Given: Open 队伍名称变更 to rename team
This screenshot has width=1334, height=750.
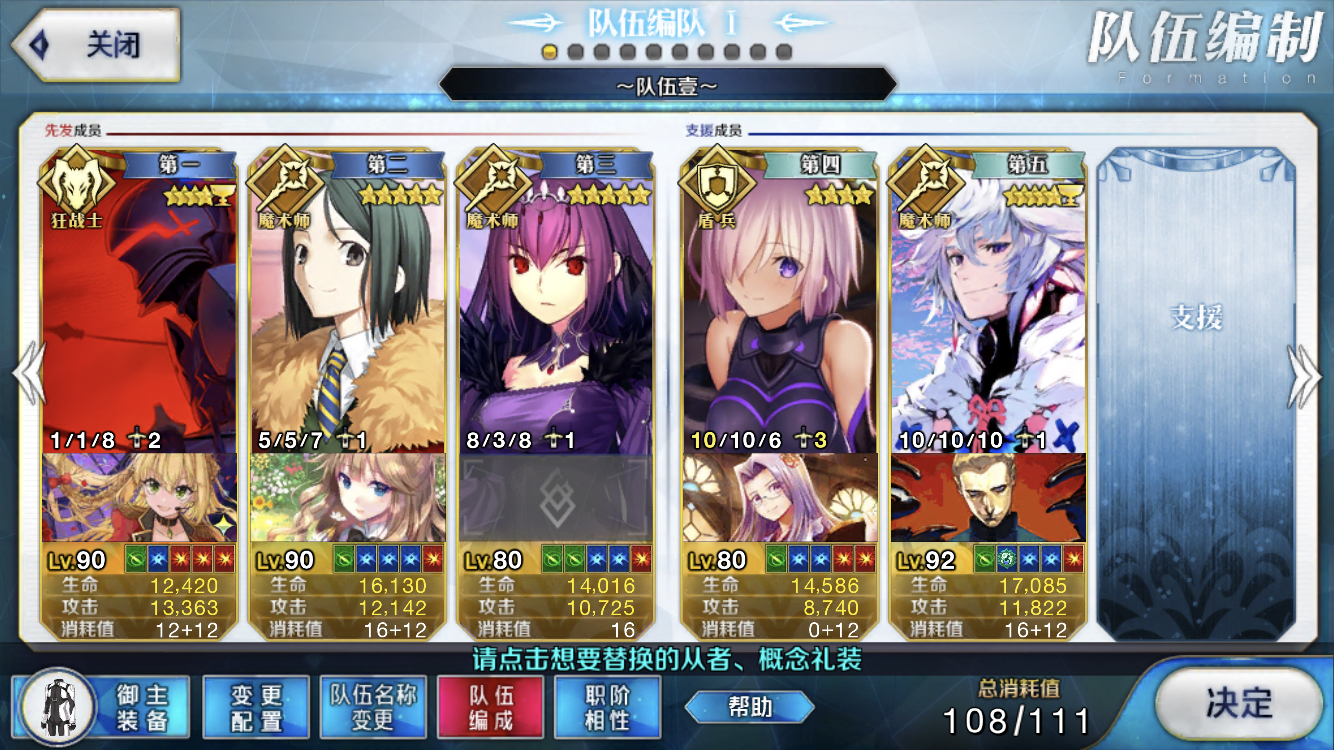Looking at the screenshot, I should pyautogui.click(x=373, y=707).
